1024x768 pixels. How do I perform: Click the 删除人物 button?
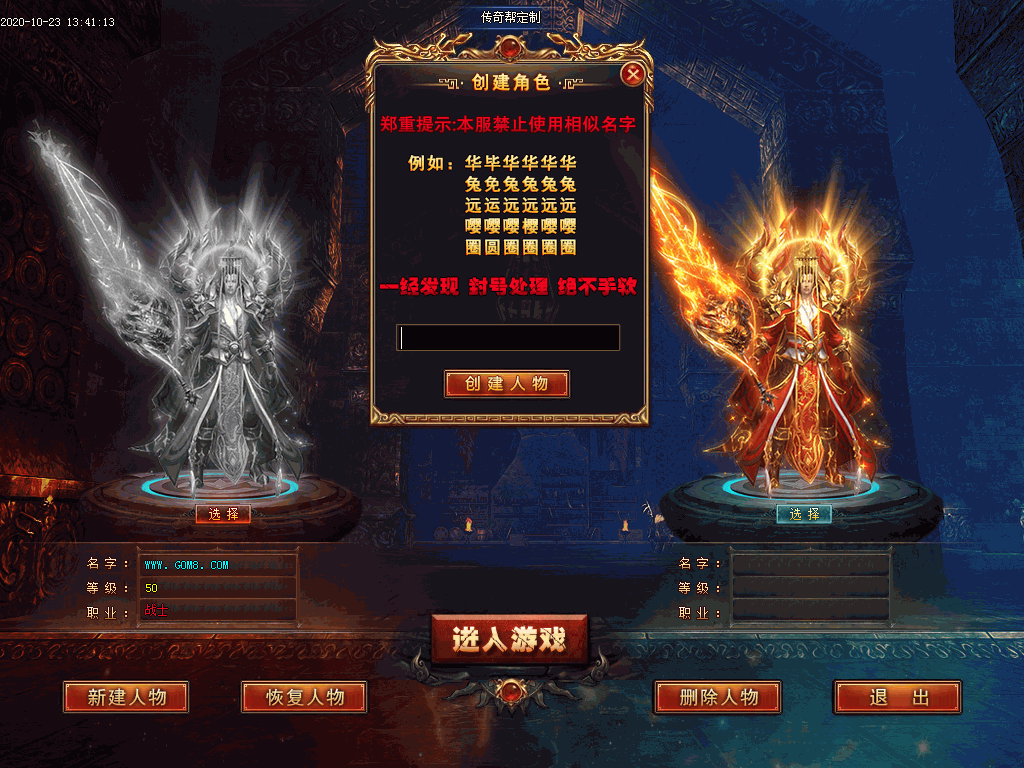tap(718, 697)
